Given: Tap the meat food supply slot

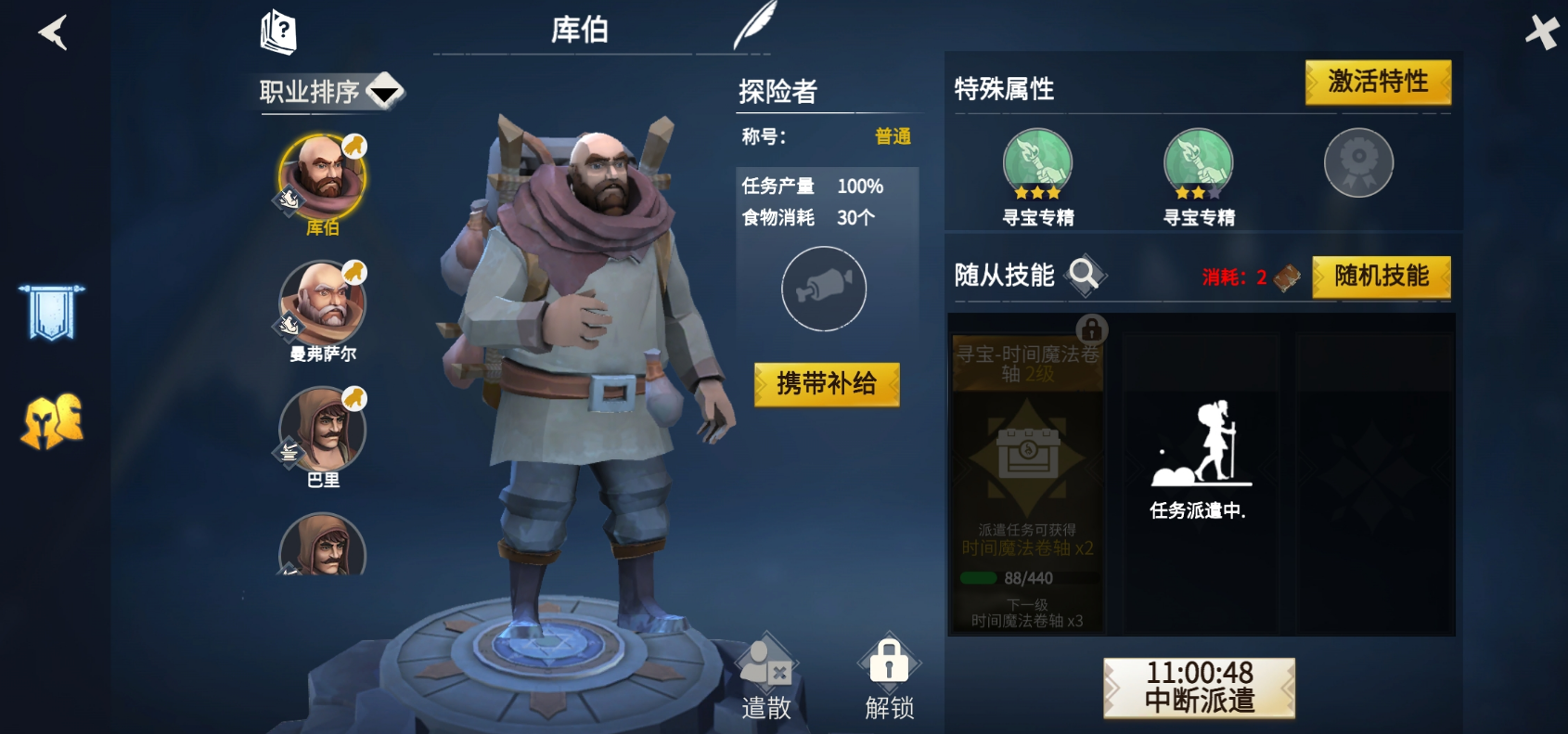Looking at the screenshot, I should pos(823,289).
